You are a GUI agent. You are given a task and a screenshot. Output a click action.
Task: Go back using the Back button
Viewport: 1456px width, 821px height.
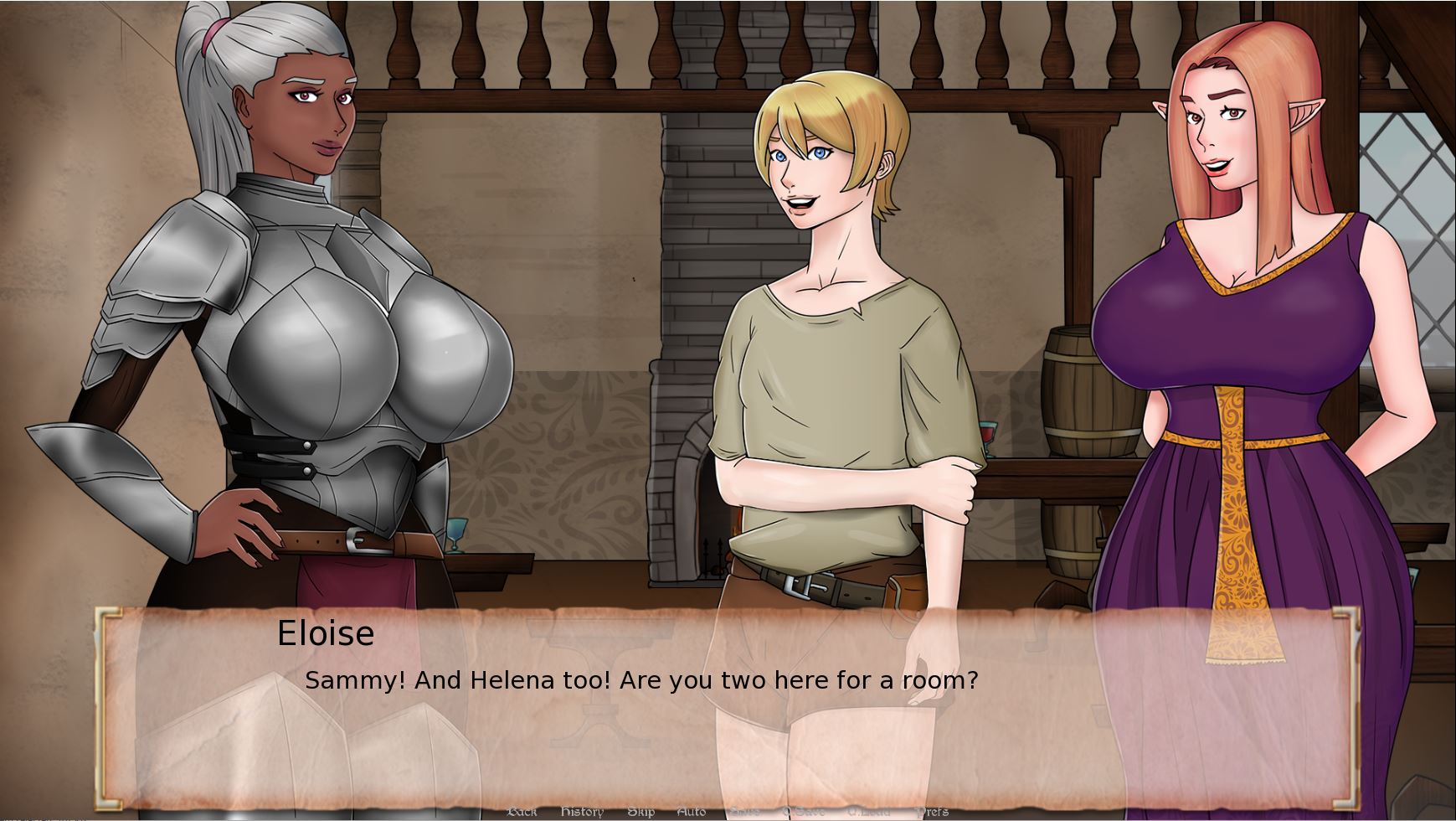(x=522, y=811)
